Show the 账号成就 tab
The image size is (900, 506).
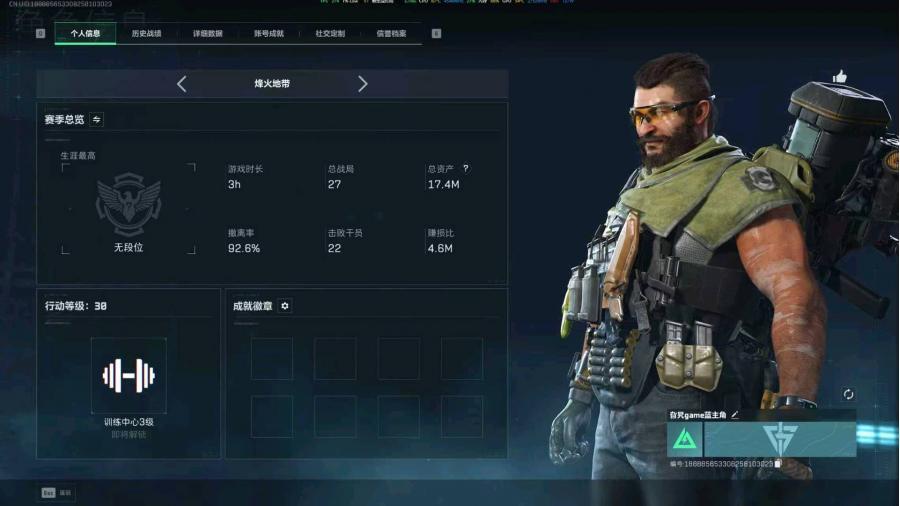269,34
